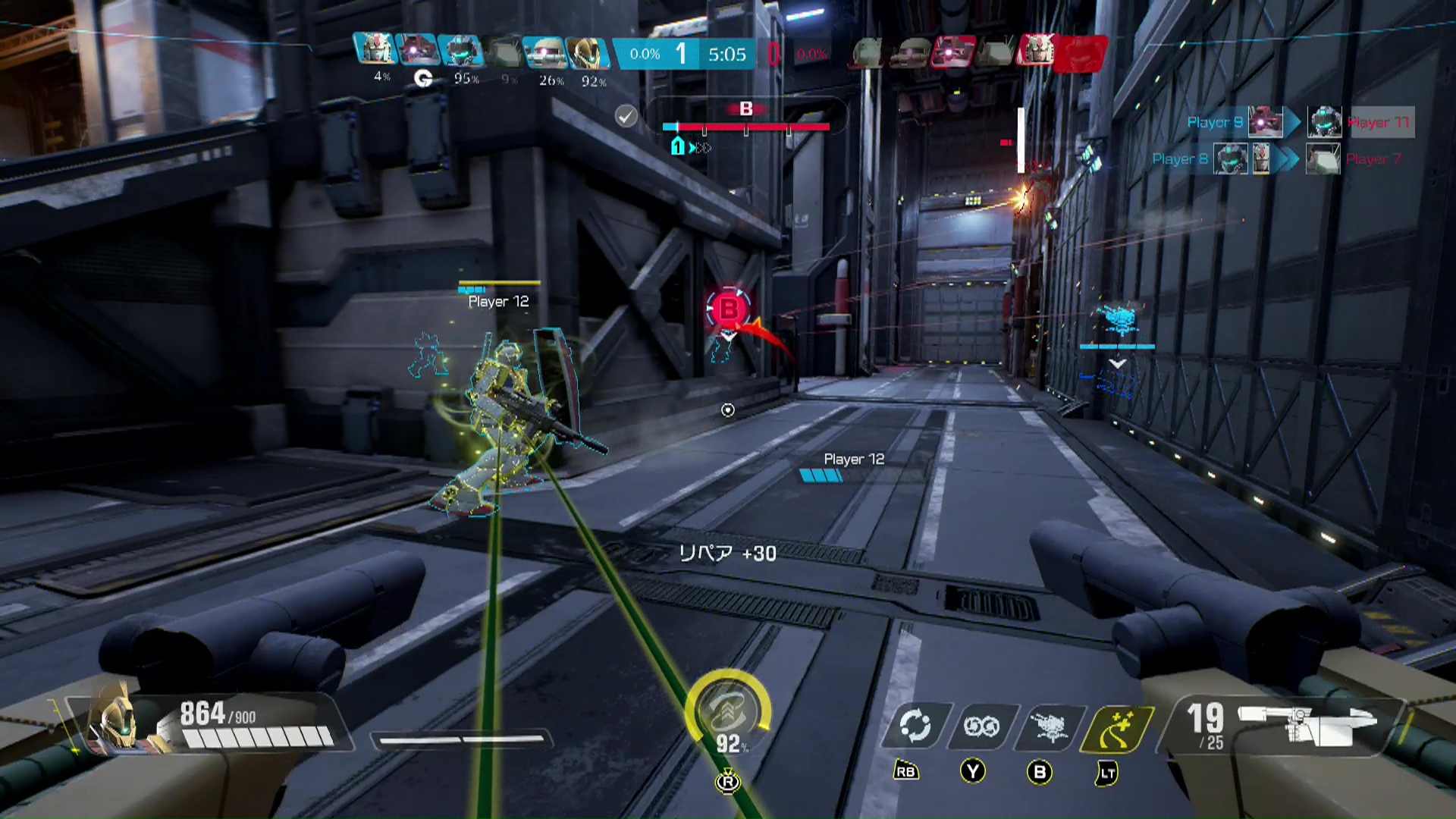Select the red team Gundam portrait
This screenshot has height=819, width=1456.
1037,52
